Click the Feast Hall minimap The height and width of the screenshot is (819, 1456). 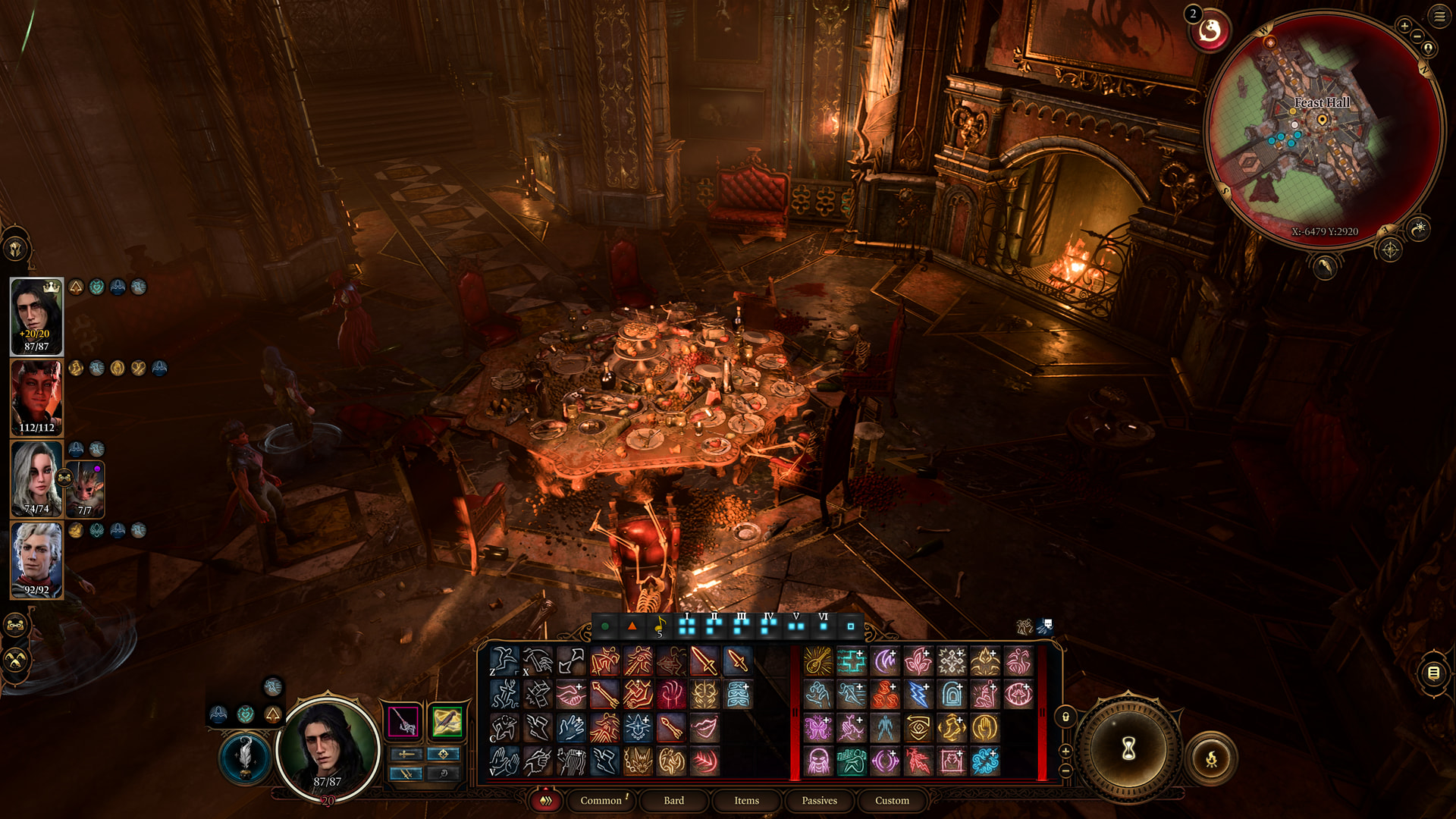[1322, 129]
